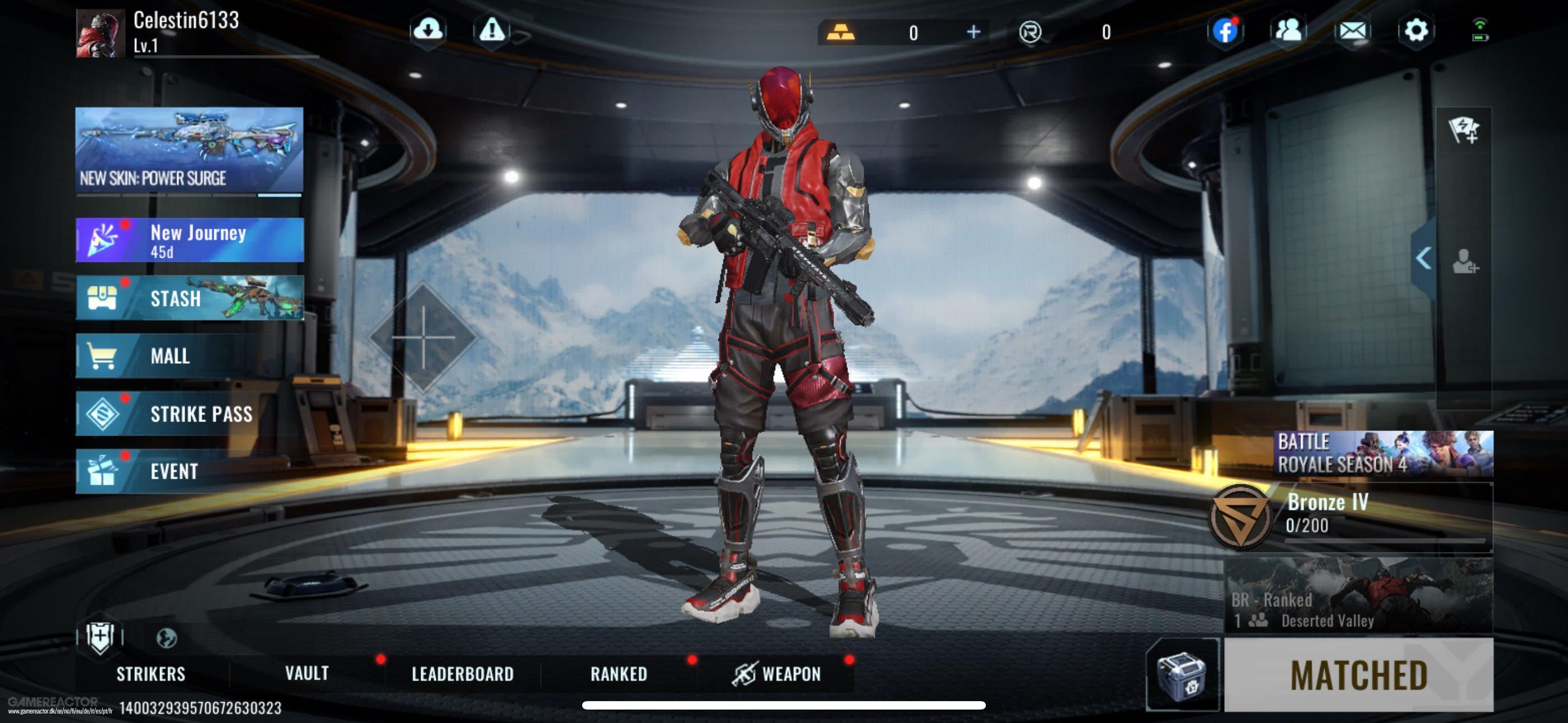This screenshot has height=723, width=1568.
Task: Open the mail inbox icon
Action: (x=1353, y=31)
